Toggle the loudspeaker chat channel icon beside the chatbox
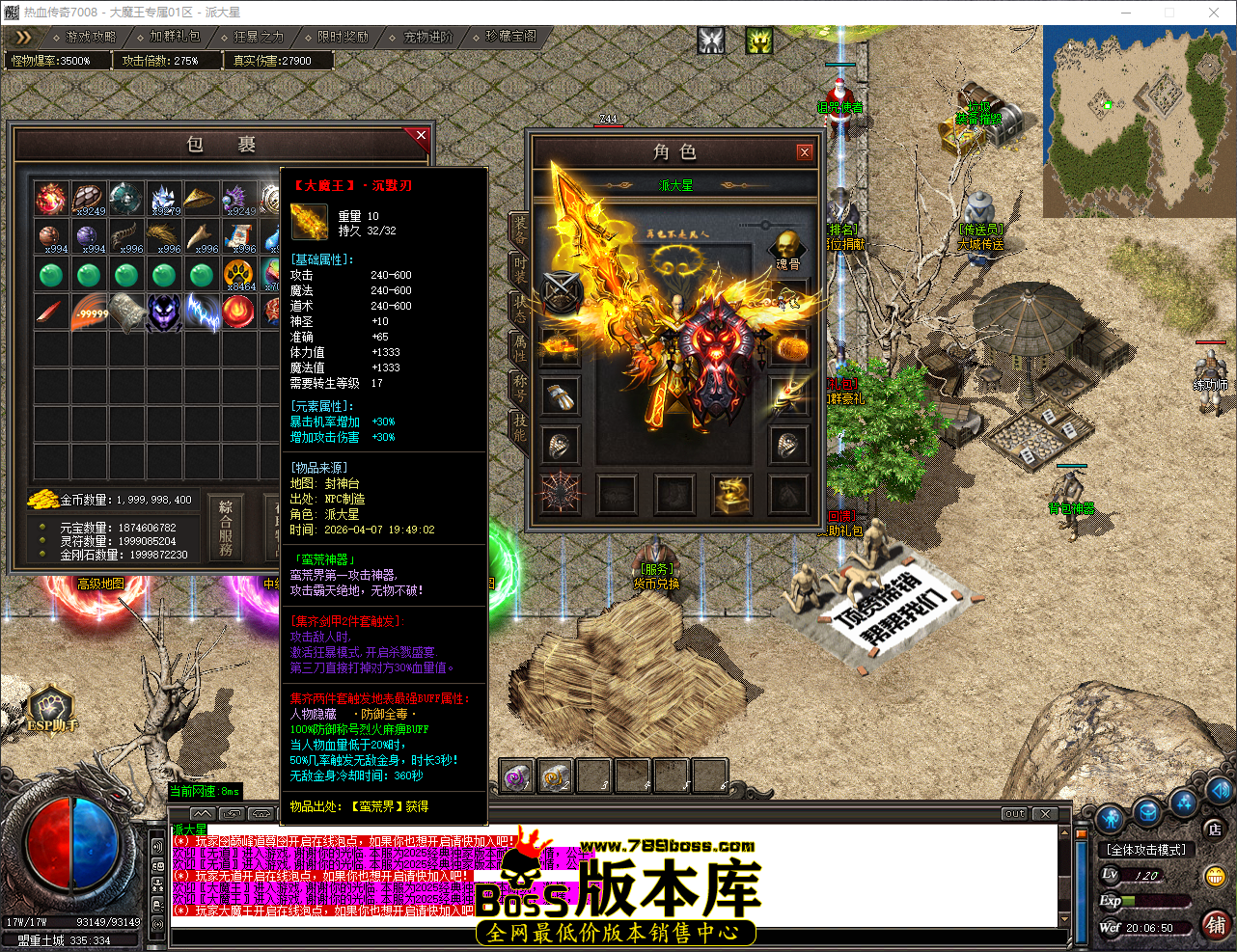This screenshot has height=952, width=1237. coord(156,847)
